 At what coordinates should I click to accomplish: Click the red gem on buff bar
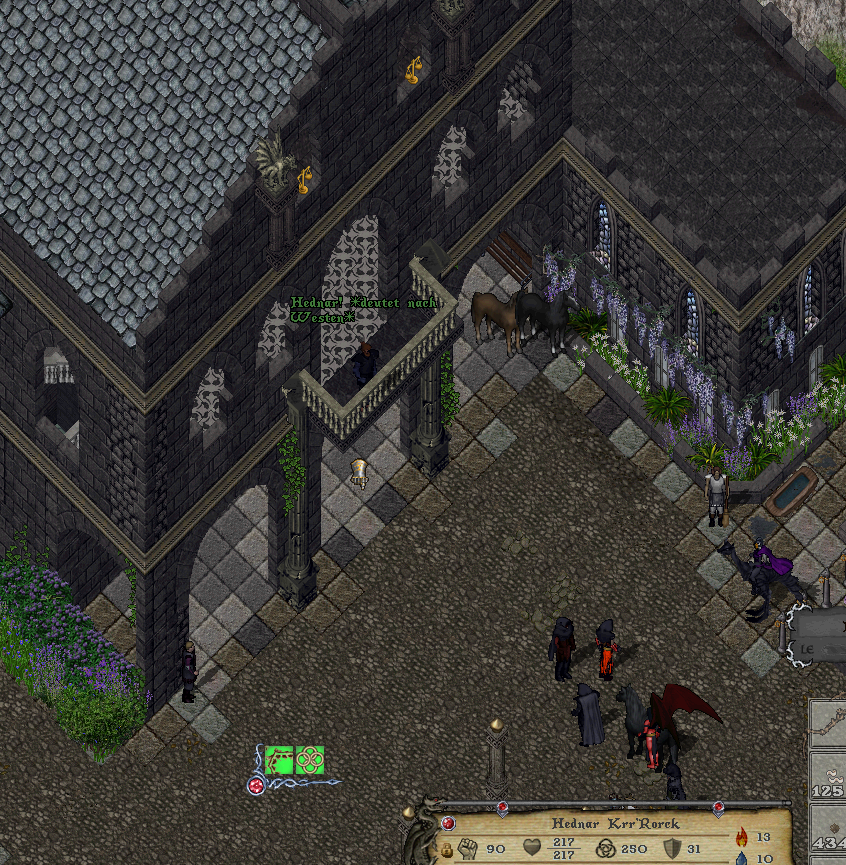[256, 785]
